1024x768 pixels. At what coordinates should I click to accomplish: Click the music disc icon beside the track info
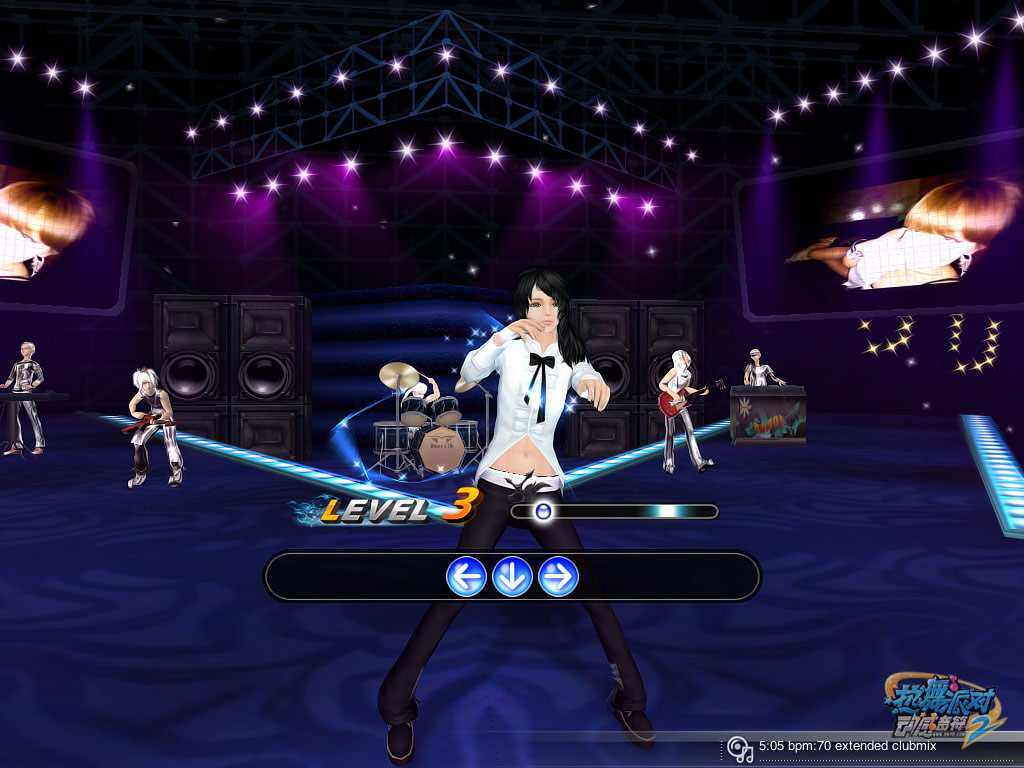click(x=739, y=748)
